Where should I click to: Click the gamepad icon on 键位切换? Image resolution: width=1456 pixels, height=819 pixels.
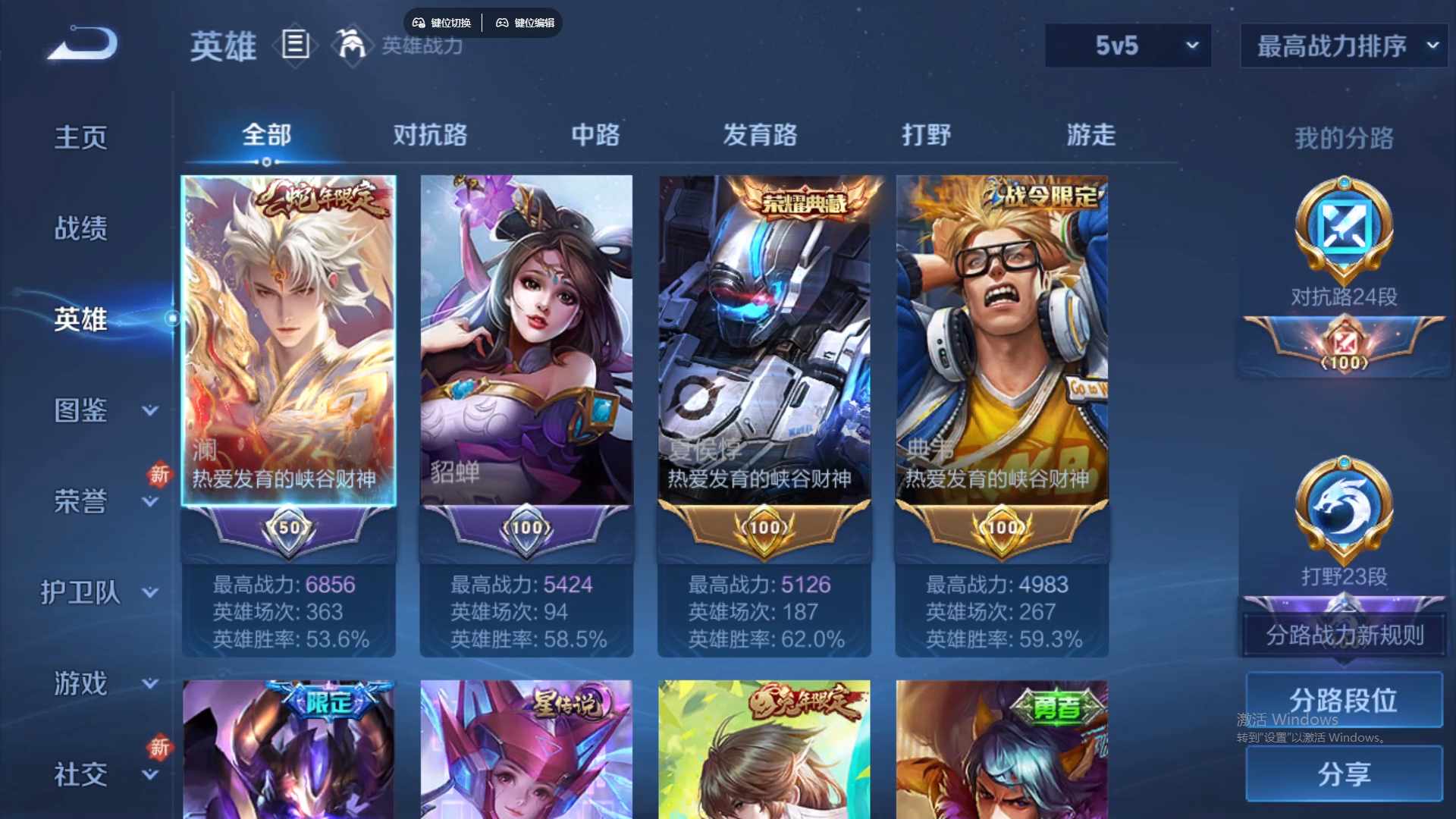[x=418, y=22]
